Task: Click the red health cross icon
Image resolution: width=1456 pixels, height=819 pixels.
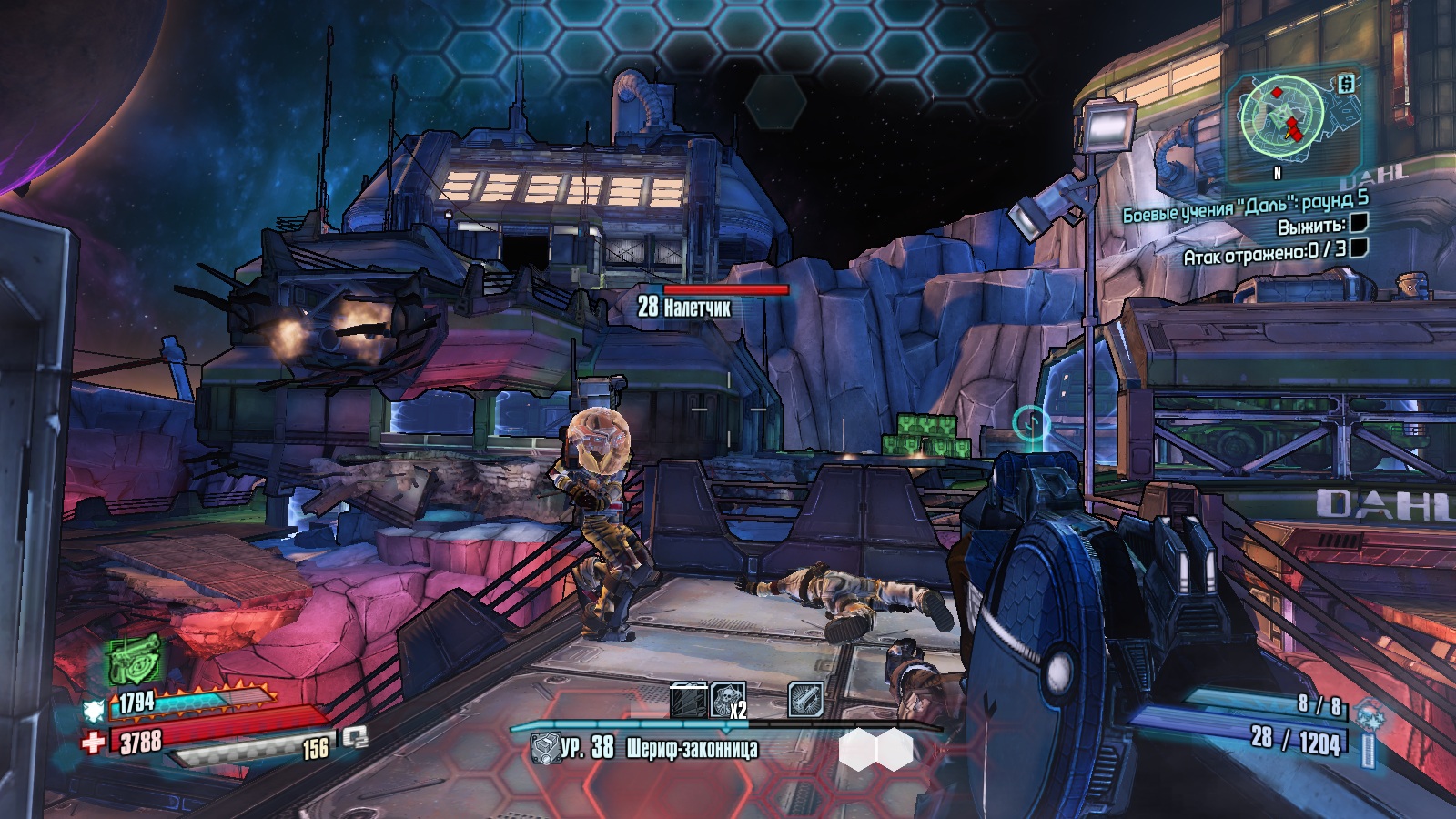Action: coord(93,743)
